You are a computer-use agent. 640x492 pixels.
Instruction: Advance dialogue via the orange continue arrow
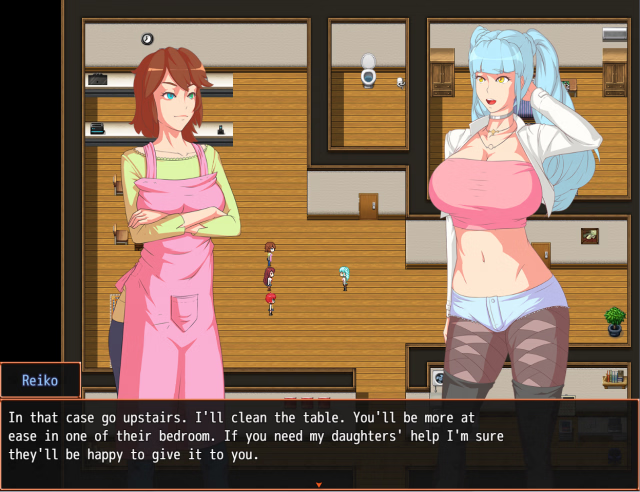coord(319,485)
